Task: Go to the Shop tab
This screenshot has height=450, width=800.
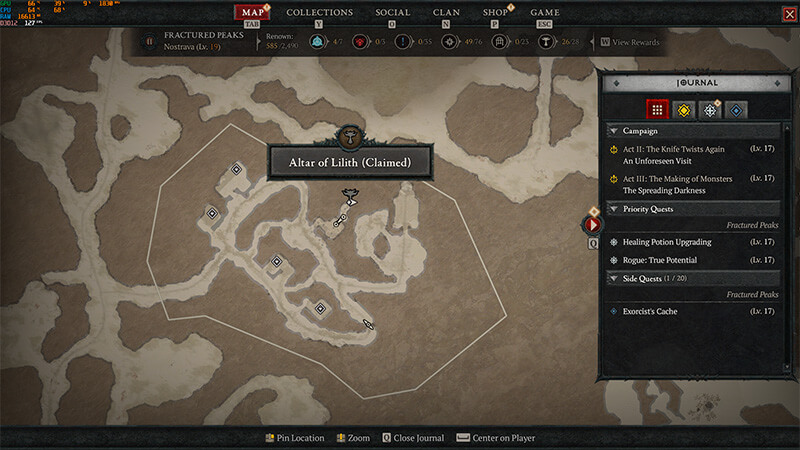Action: [495, 12]
